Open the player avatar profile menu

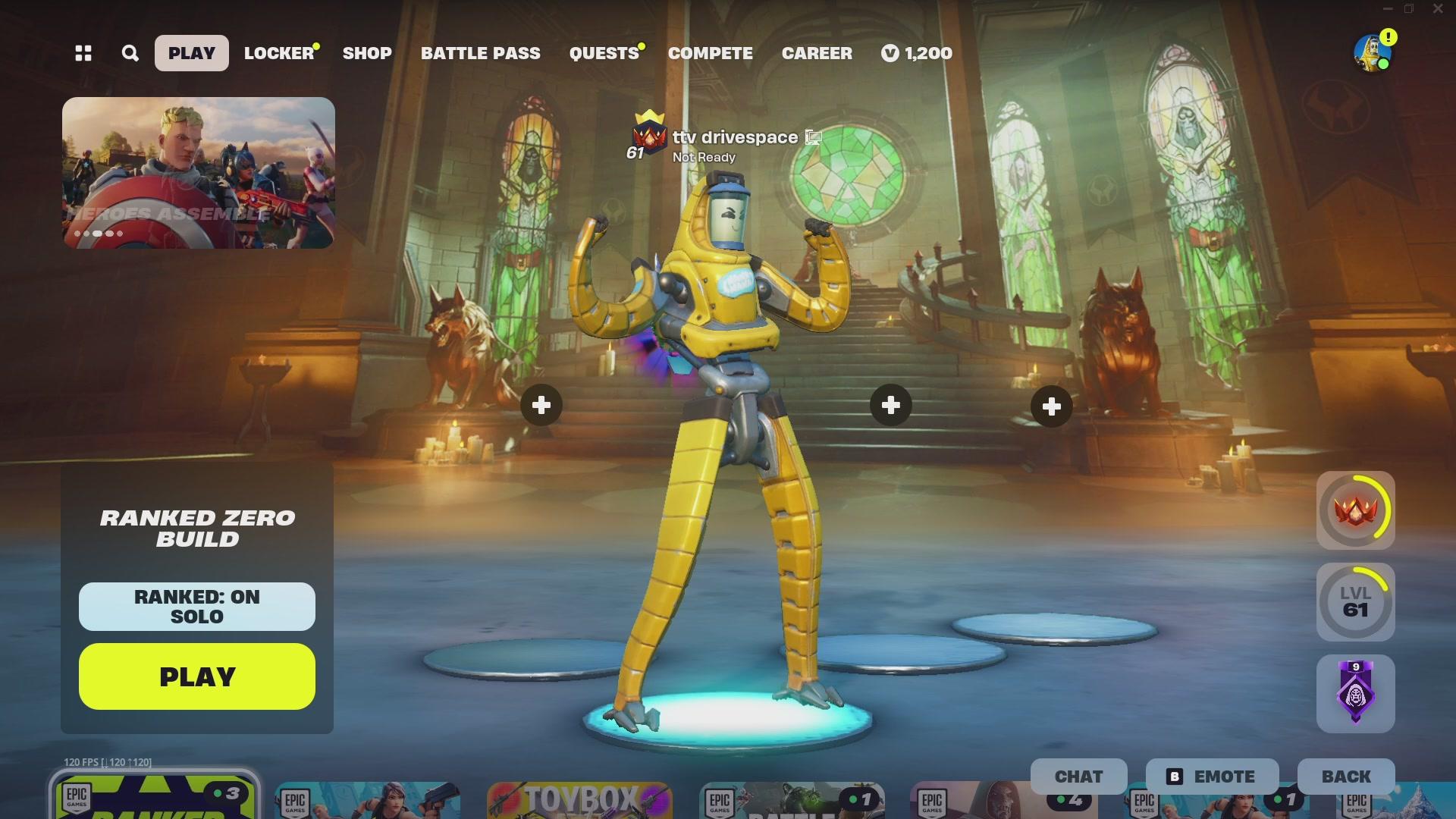tap(1372, 53)
